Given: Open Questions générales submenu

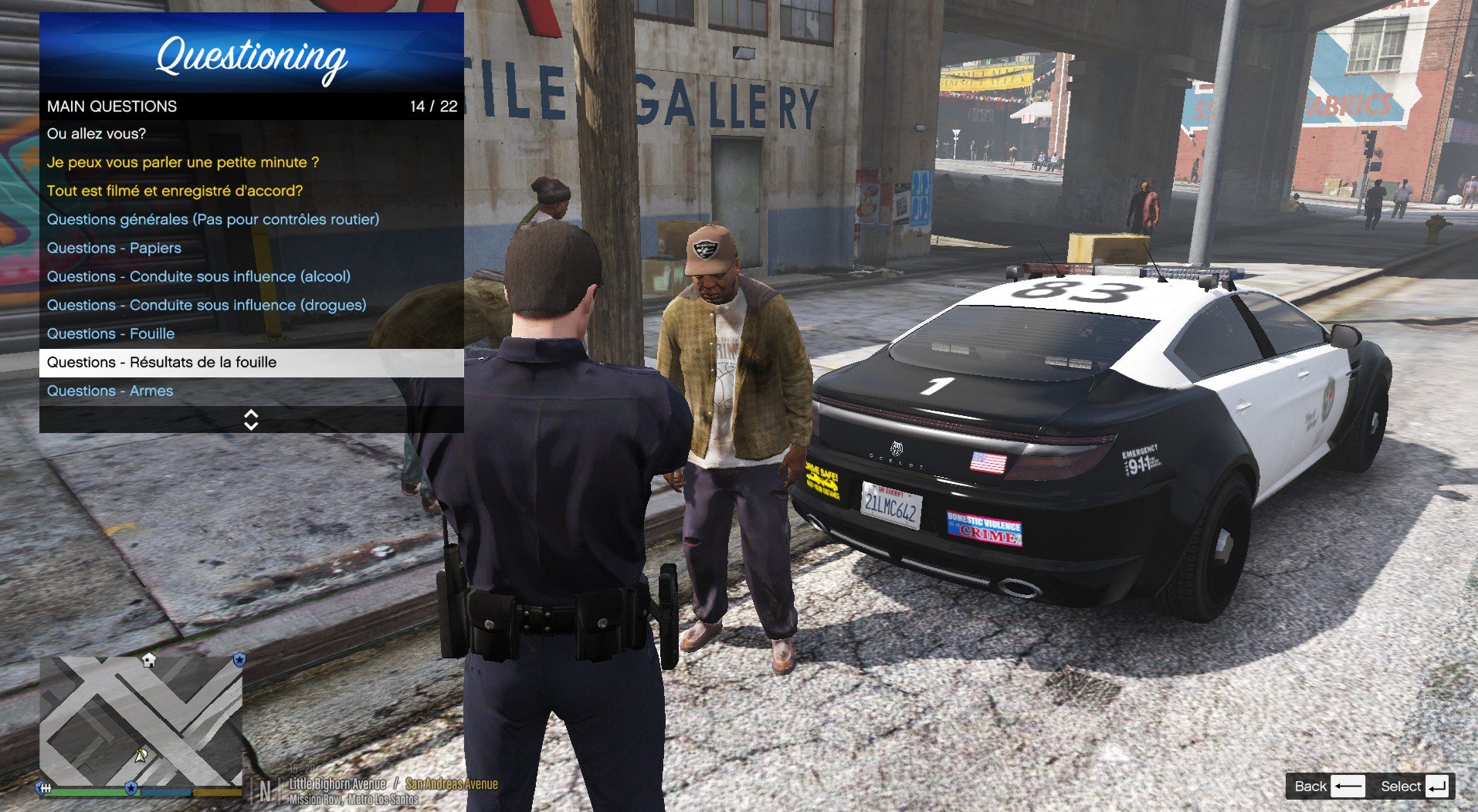Looking at the screenshot, I should pyautogui.click(x=213, y=219).
